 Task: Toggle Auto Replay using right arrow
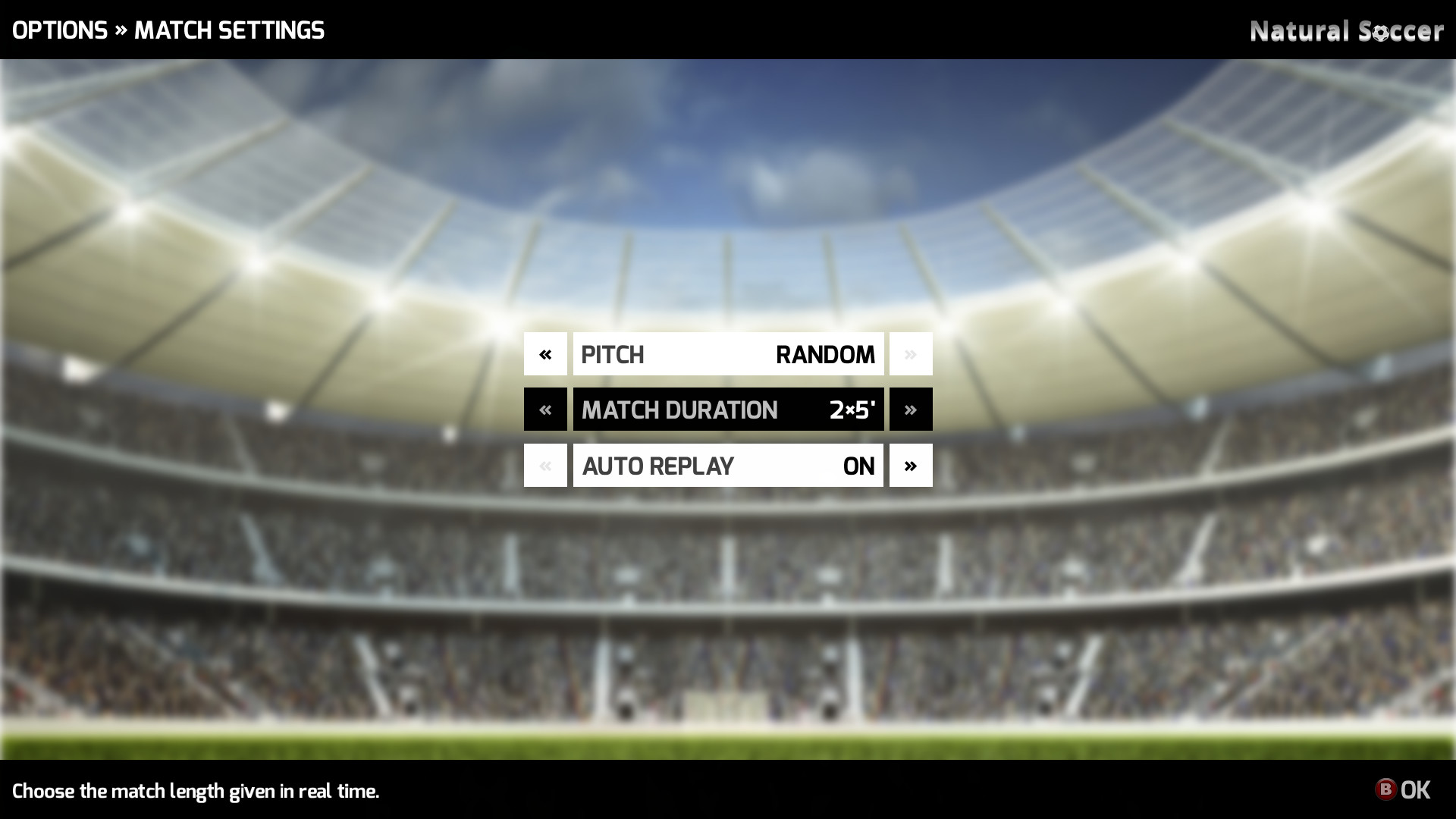click(911, 466)
